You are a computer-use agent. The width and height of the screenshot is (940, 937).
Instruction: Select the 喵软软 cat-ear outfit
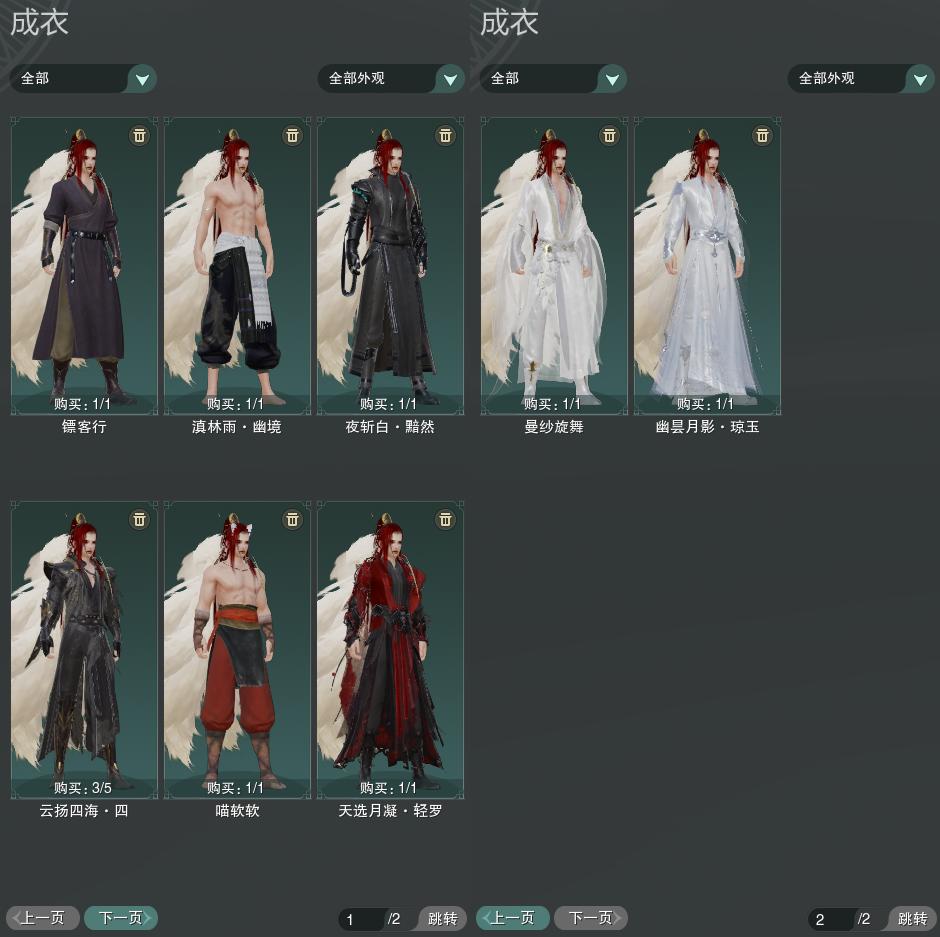(237, 649)
